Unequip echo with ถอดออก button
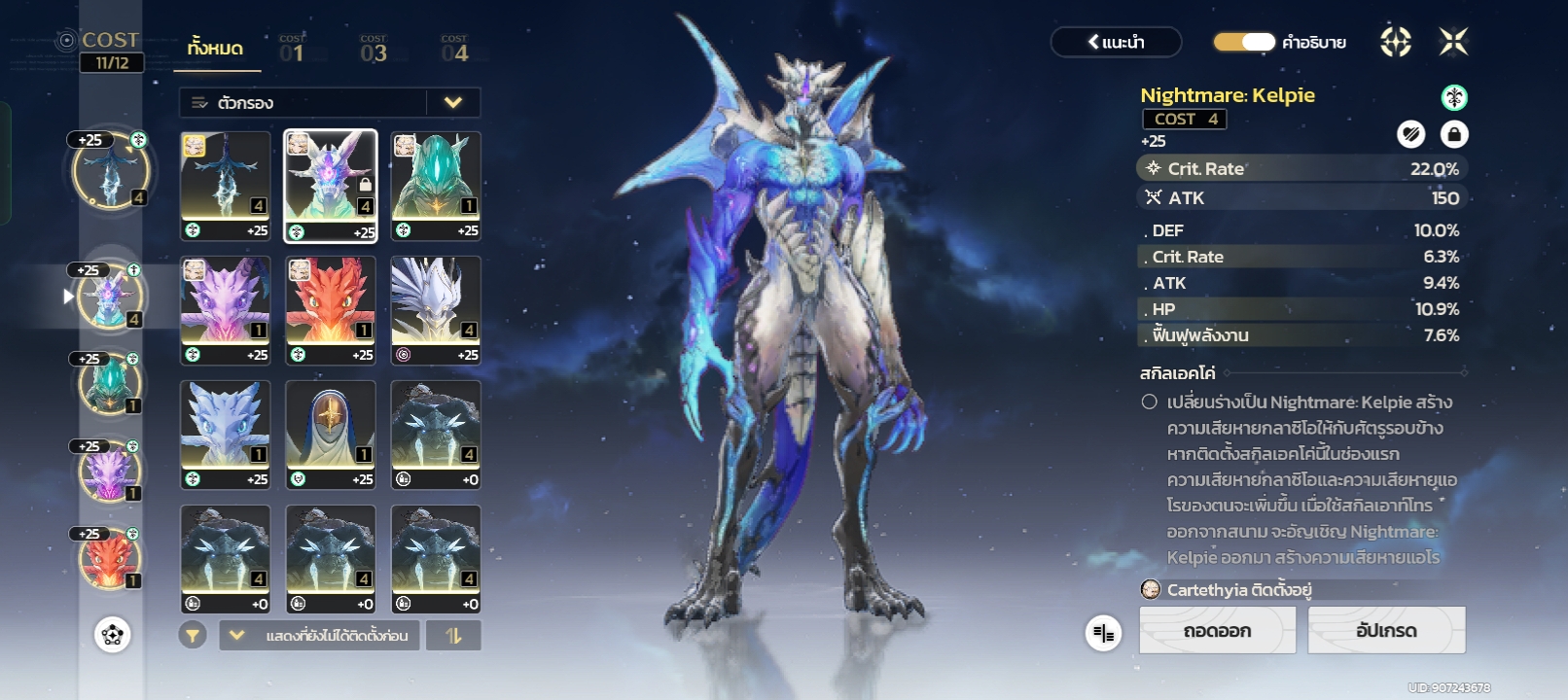This screenshot has height=700, width=1568. tap(1217, 631)
